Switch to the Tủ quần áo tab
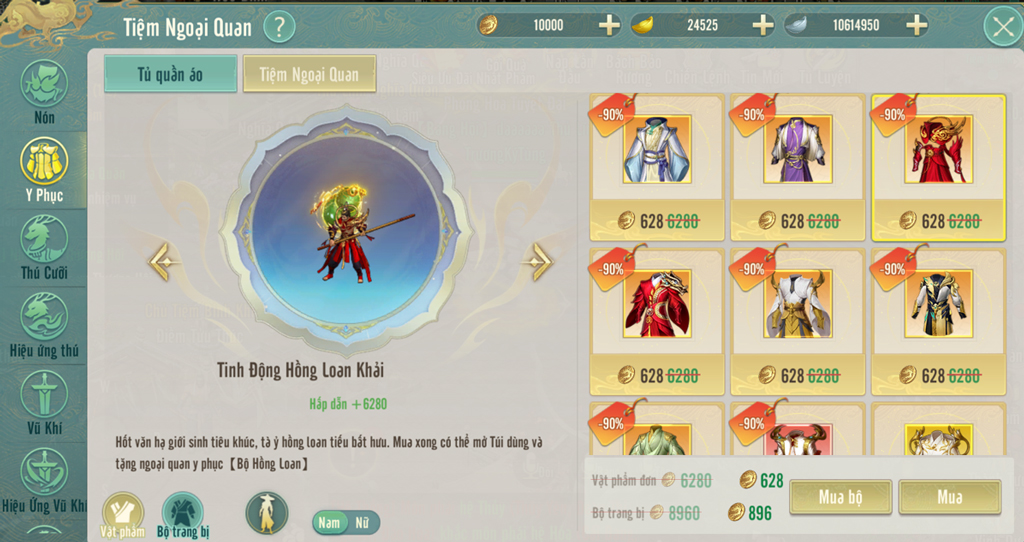Screen dimensions: 1024x542 tap(170, 74)
